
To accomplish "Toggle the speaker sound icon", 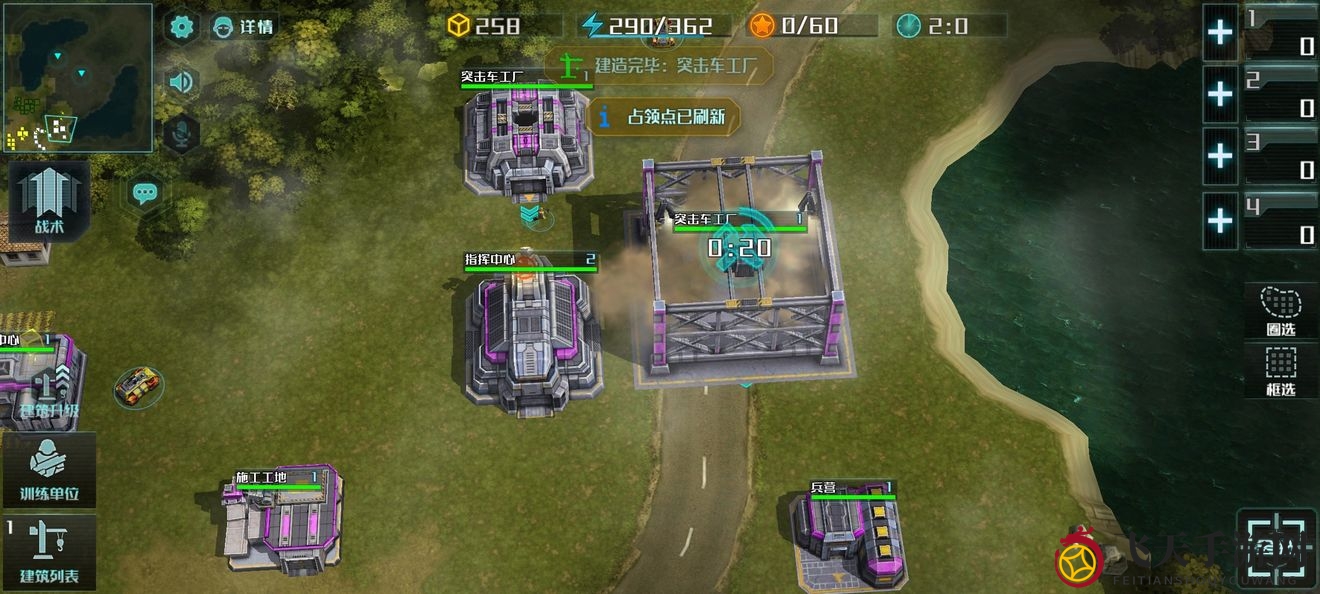I will coord(181,81).
